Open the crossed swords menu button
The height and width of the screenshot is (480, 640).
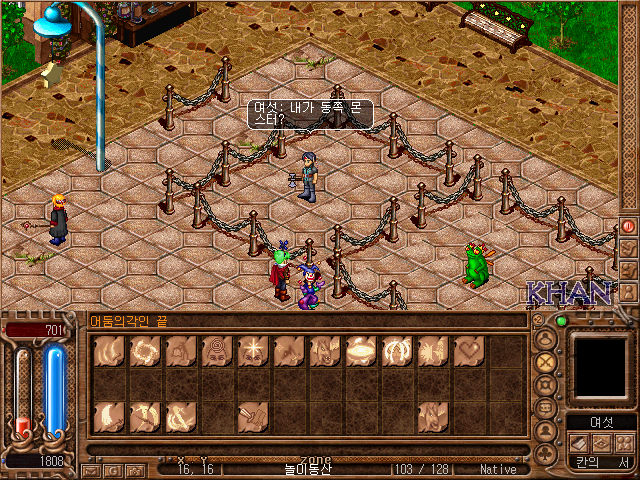coord(546,361)
